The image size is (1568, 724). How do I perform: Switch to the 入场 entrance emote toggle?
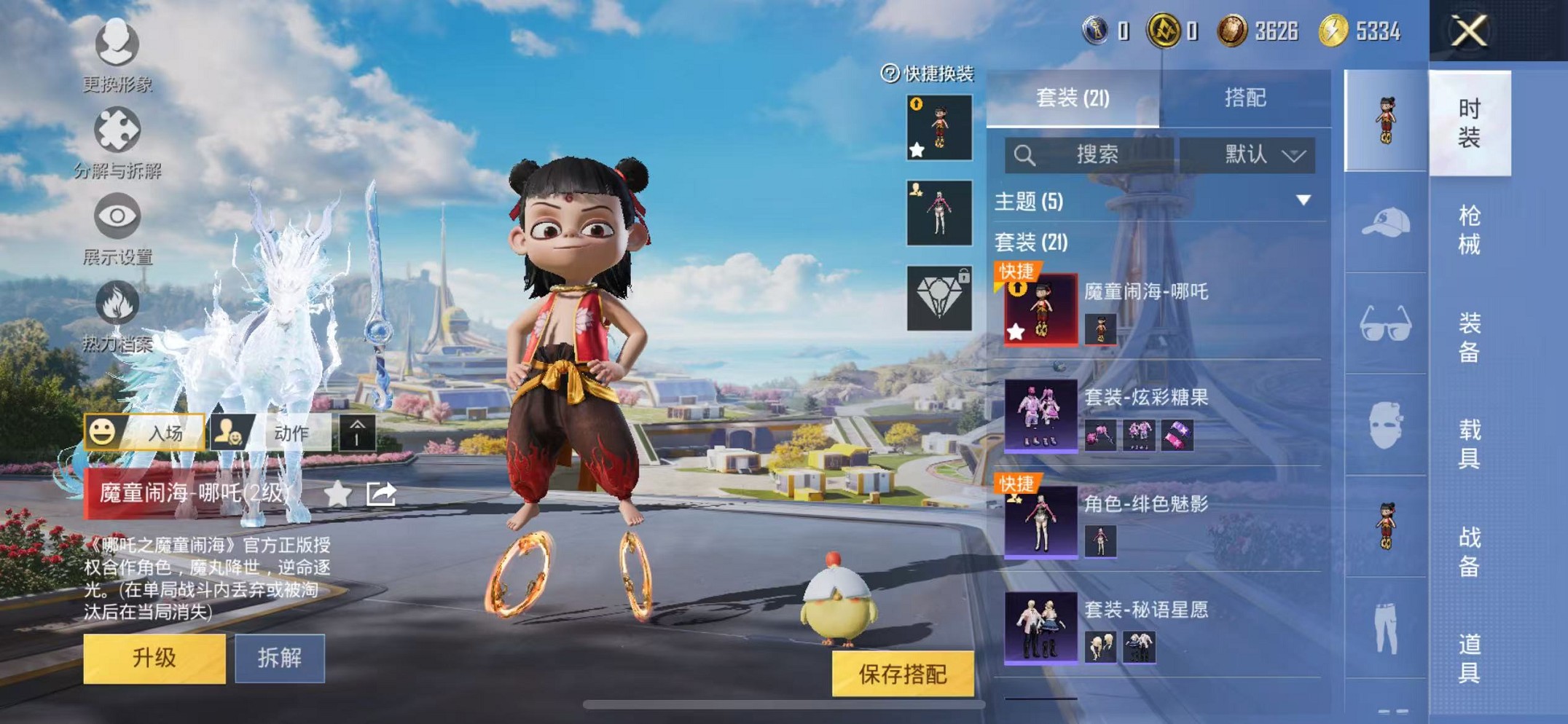(x=144, y=433)
